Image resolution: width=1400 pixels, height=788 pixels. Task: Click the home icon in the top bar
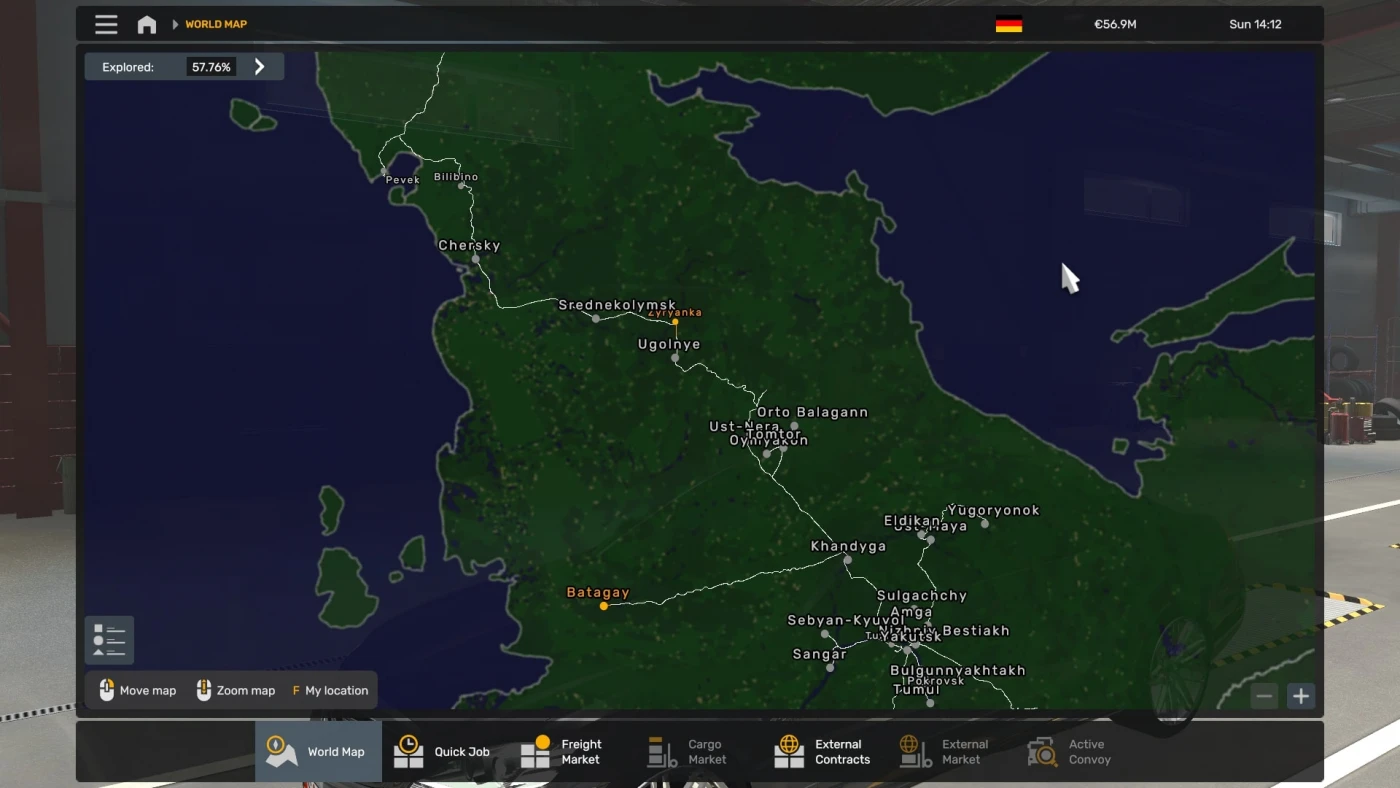coord(146,23)
